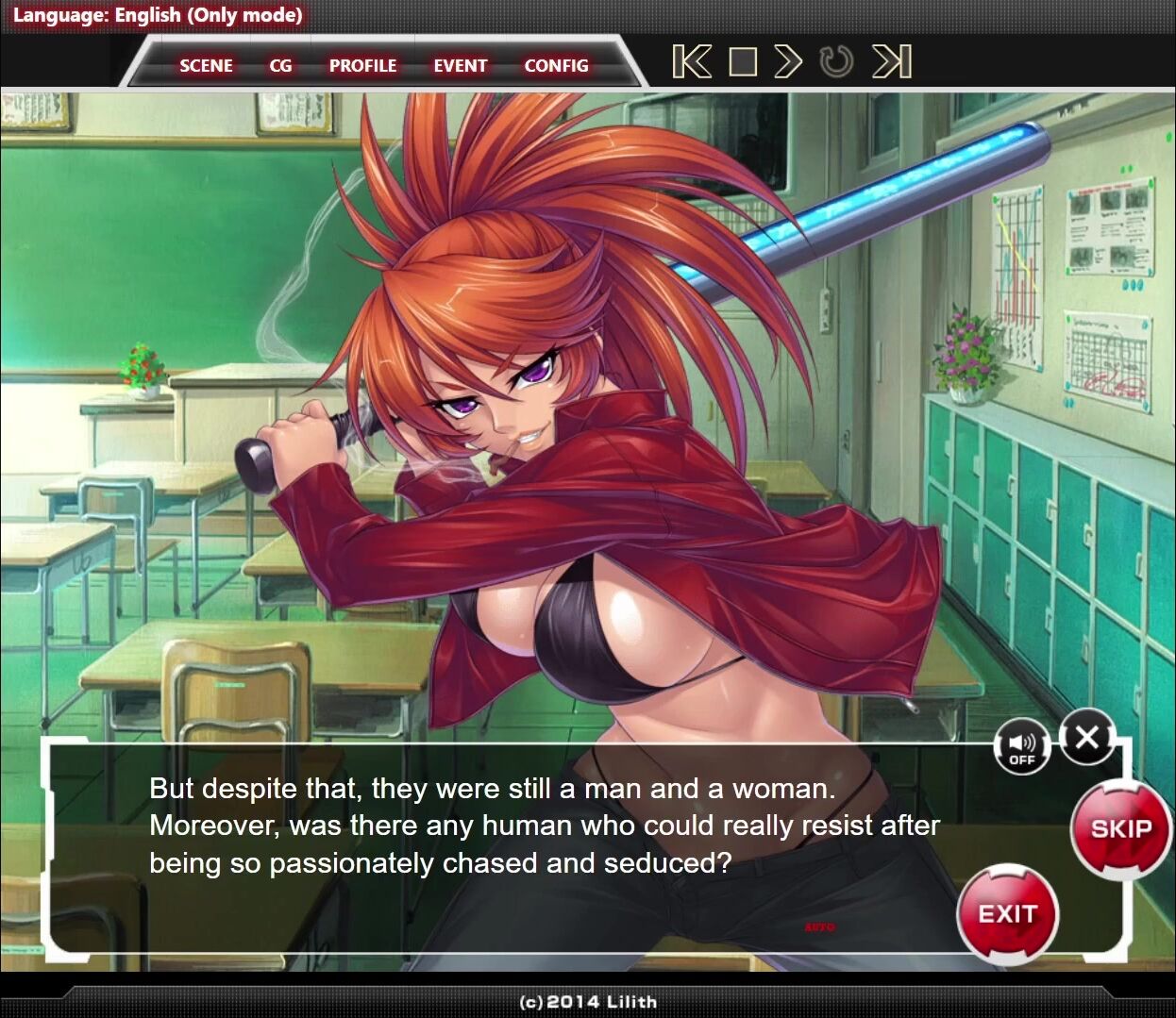Click the square stop button
The height and width of the screenshot is (1018, 1176).
click(x=743, y=62)
